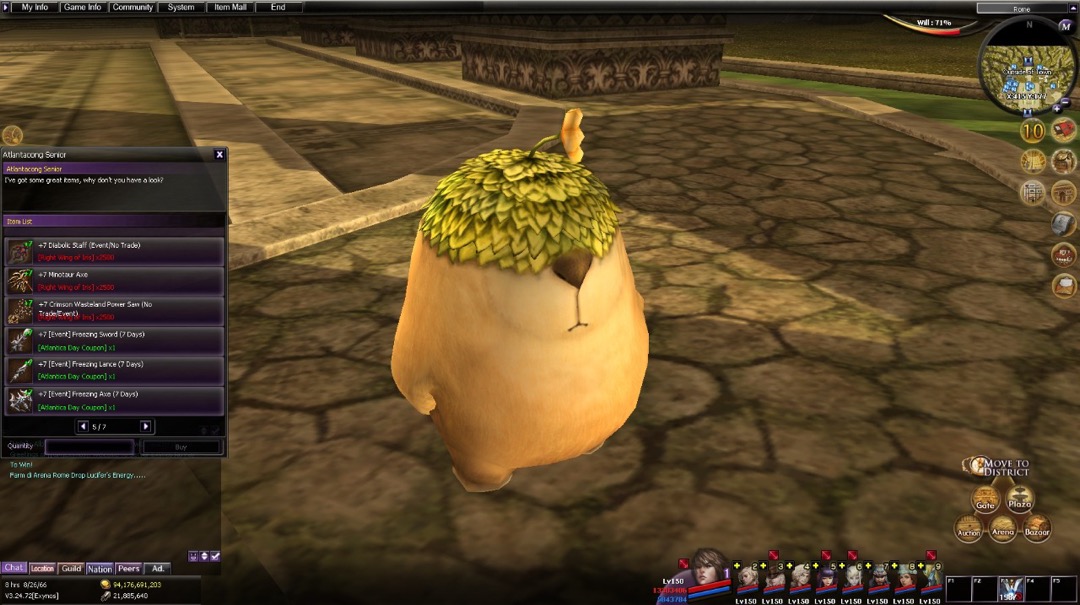The width and height of the screenshot is (1080, 605).
Task: Go to the previous item list page
Action: coord(83,427)
